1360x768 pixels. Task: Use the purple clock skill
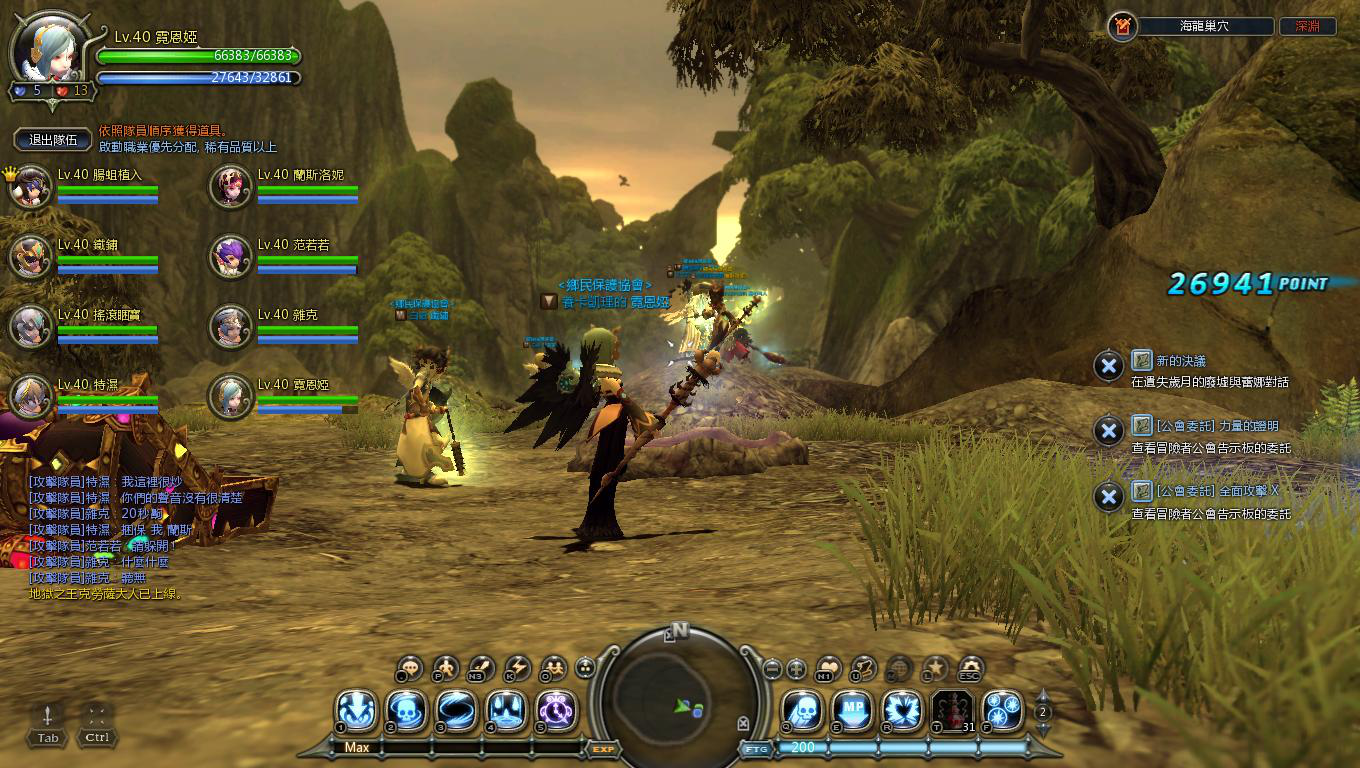556,711
